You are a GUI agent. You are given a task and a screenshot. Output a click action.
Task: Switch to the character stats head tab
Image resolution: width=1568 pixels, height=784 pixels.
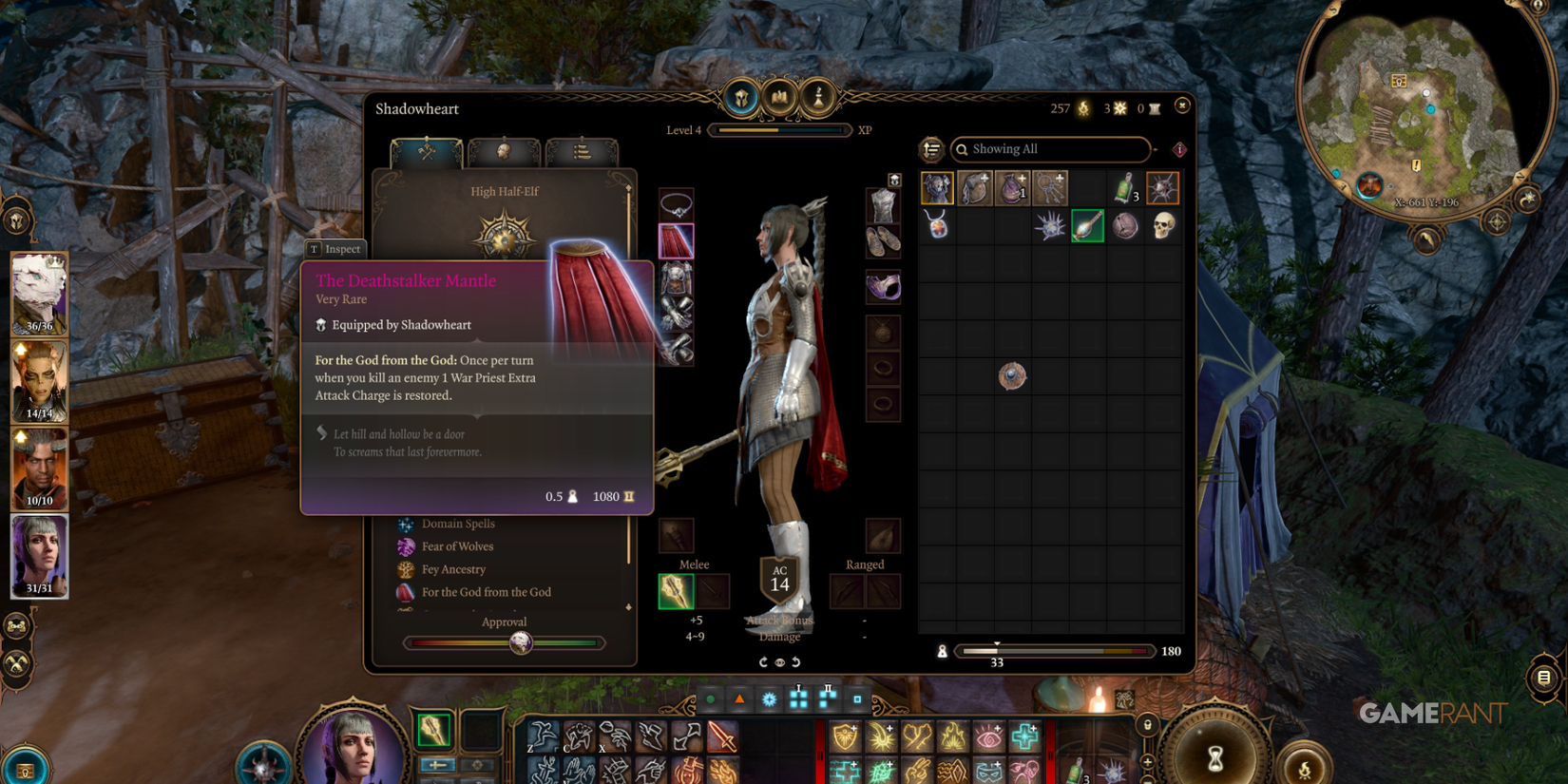click(x=504, y=152)
